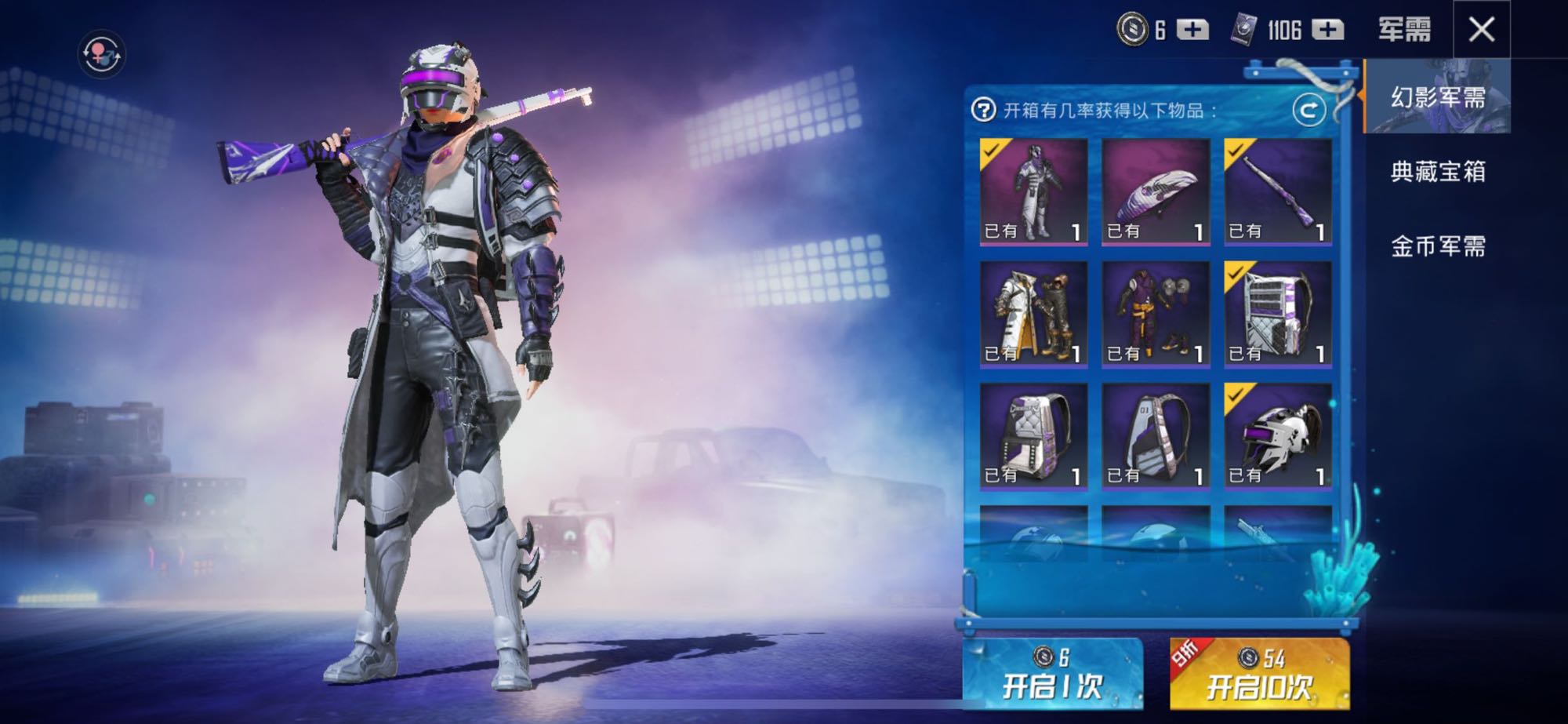Viewport: 1568px width, 724px height.
Task: Preview the full phantom outfit reward
Action: [x=1033, y=192]
